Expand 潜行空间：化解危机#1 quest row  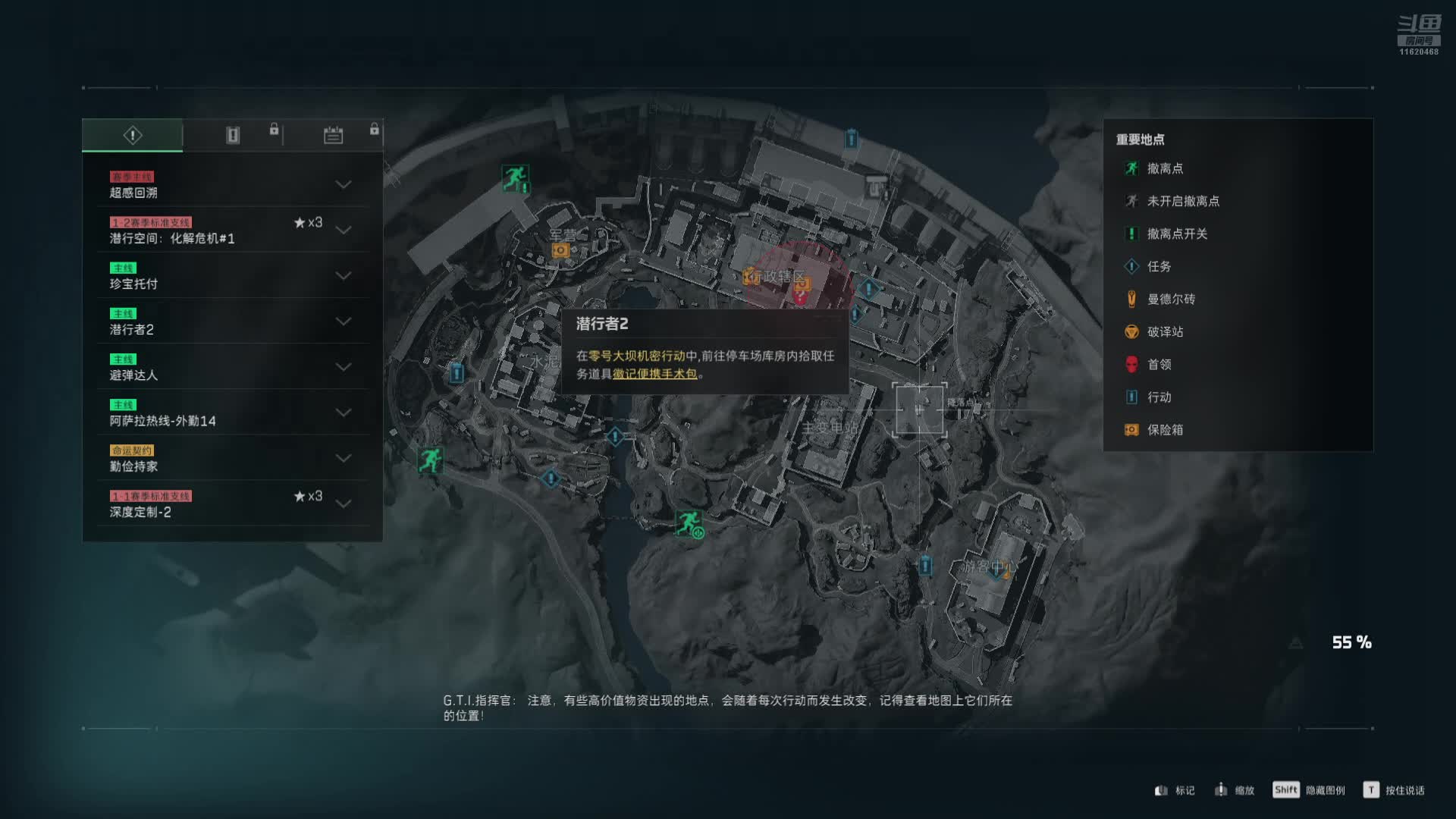coord(343,230)
